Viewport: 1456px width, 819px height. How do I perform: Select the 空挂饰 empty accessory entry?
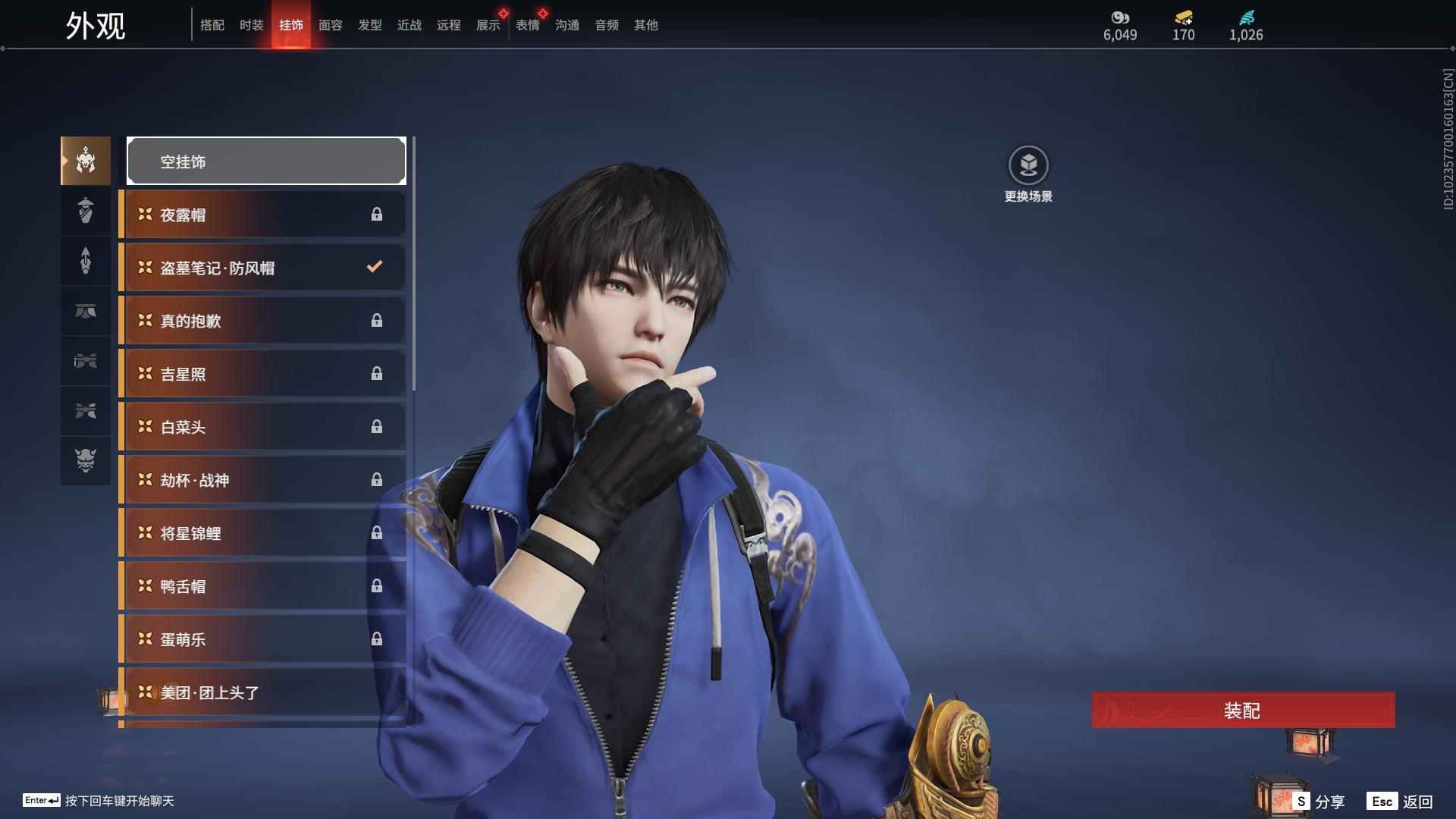266,162
